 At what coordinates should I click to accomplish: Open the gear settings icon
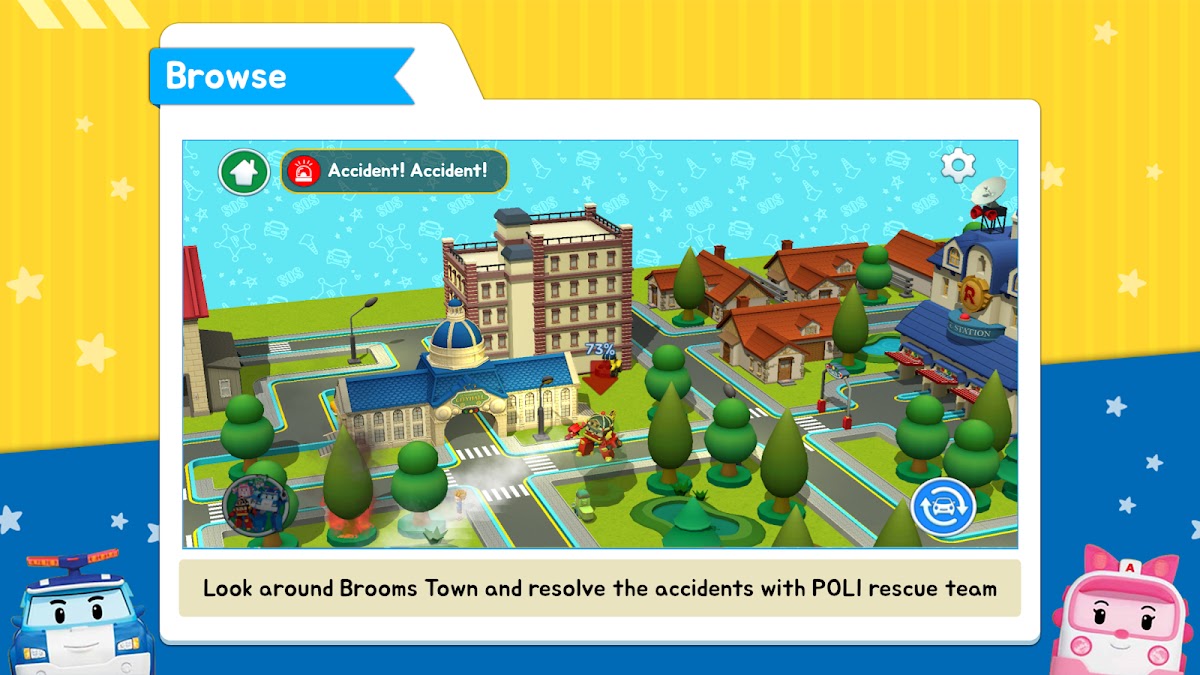958,165
